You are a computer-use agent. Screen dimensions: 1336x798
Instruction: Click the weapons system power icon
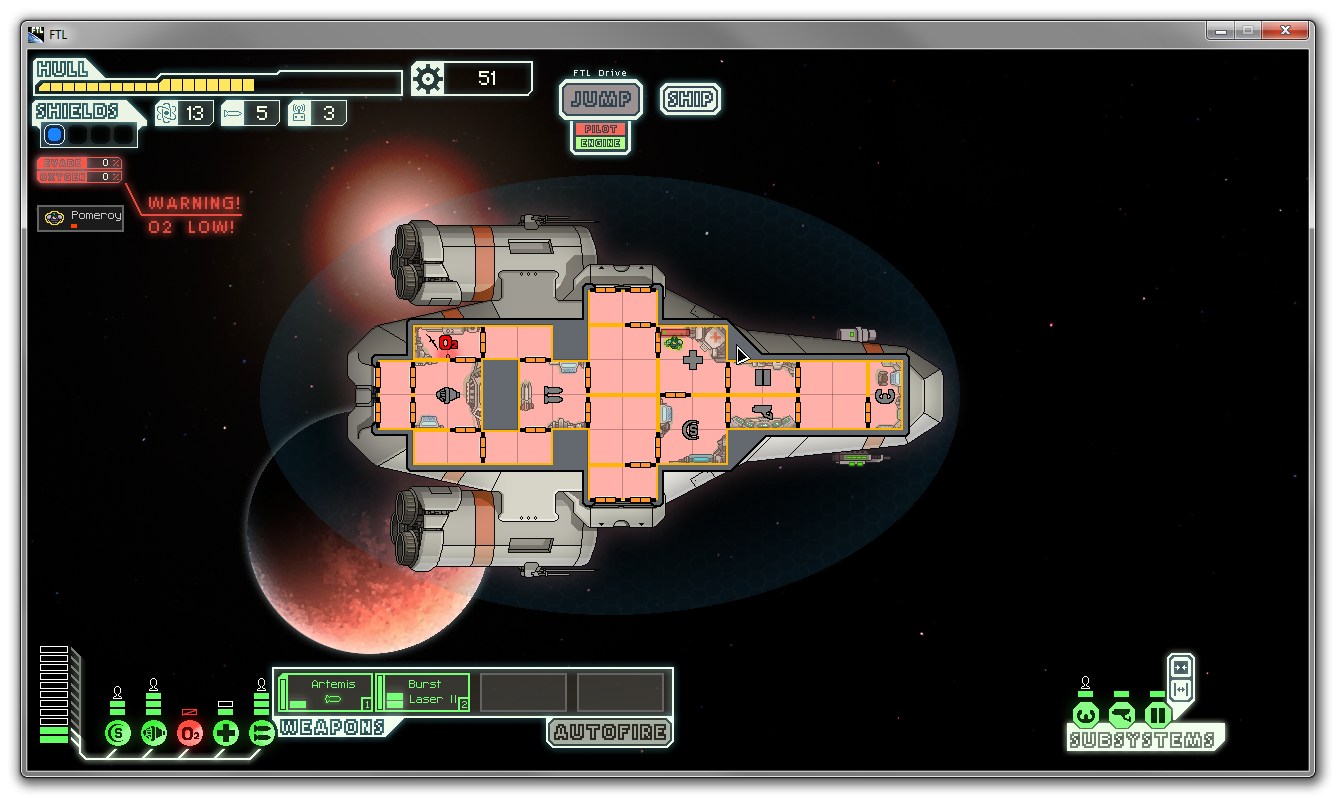click(x=261, y=733)
